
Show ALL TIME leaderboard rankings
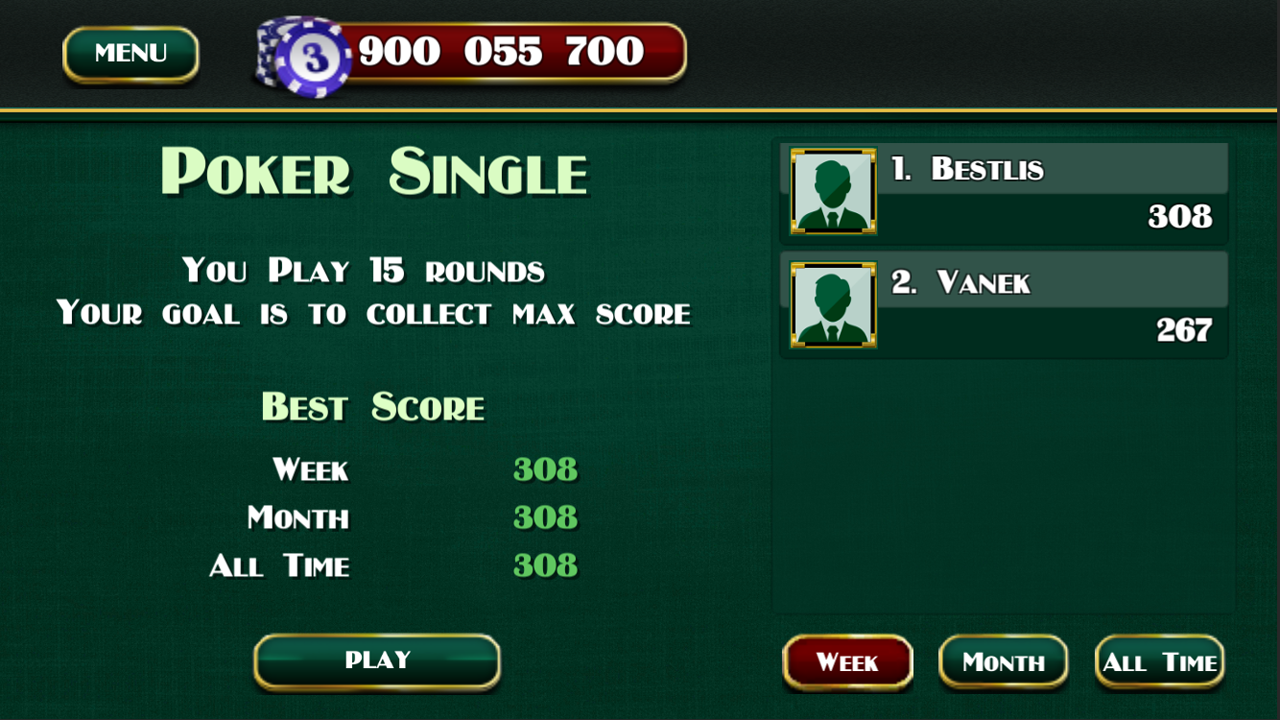tap(1159, 662)
